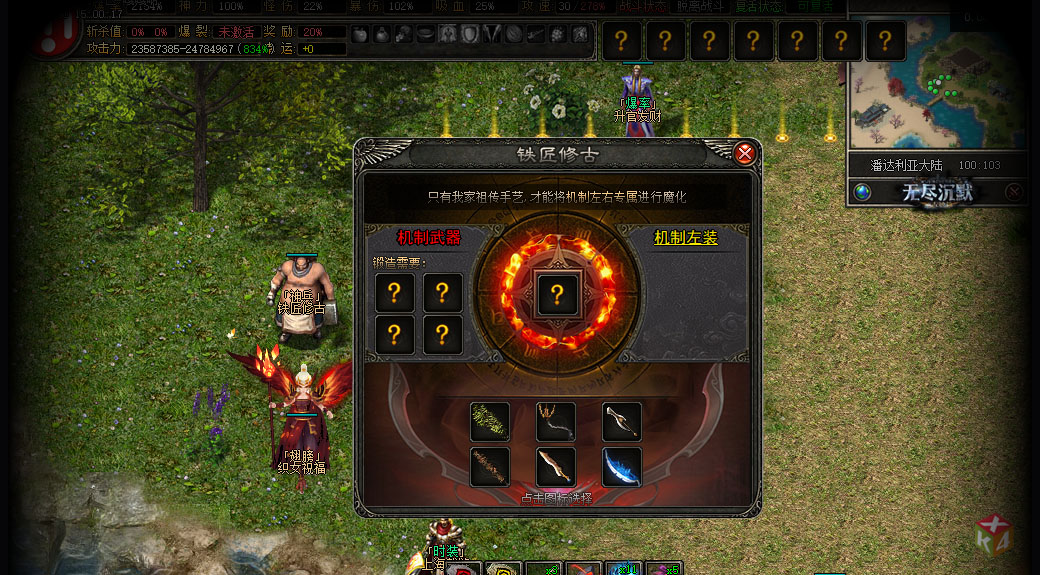The width and height of the screenshot is (1040, 575).
Task: Switch to the 机制左装 tab
Action: click(686, 238)
